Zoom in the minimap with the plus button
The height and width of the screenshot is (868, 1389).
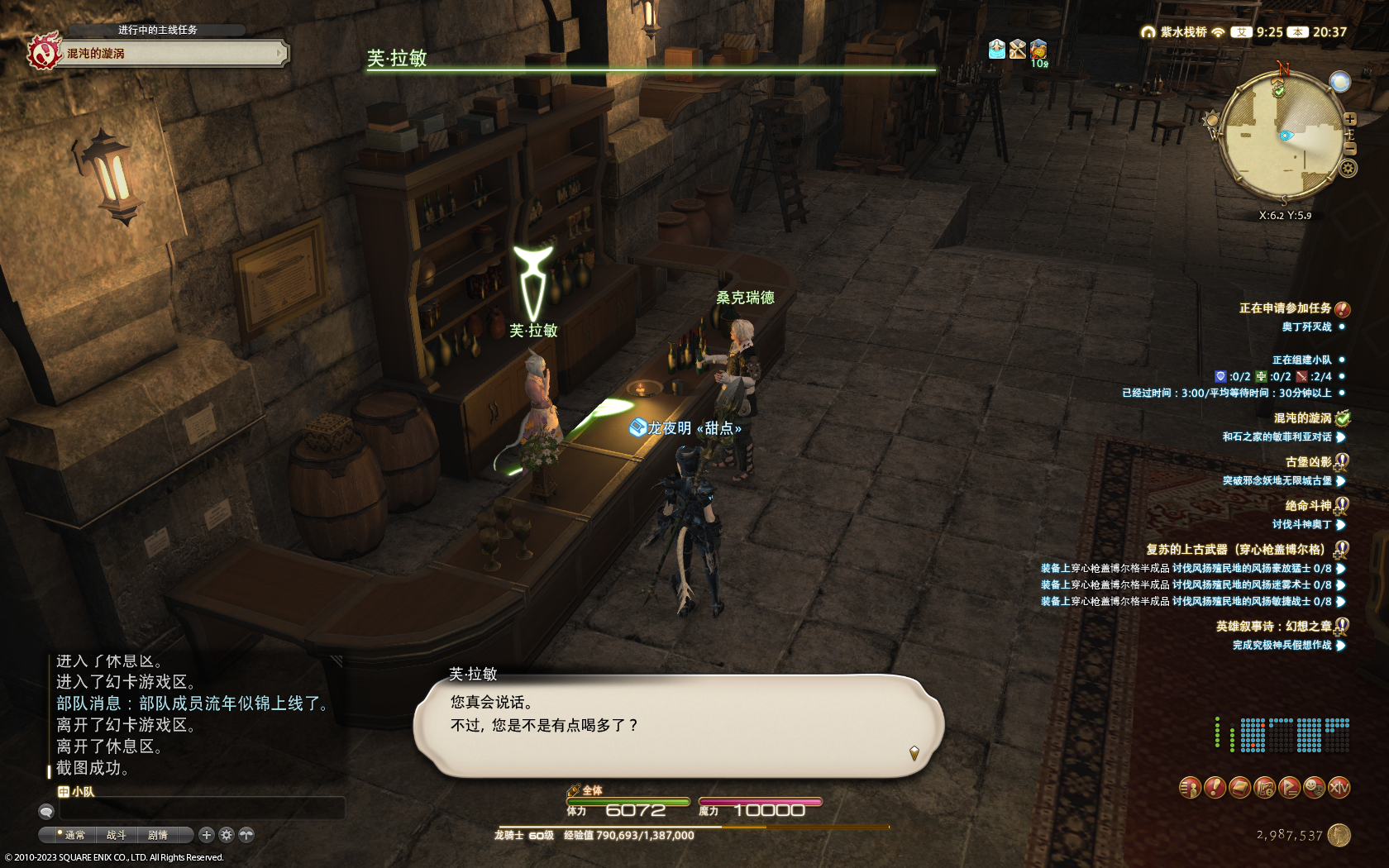pos(1350,119)
